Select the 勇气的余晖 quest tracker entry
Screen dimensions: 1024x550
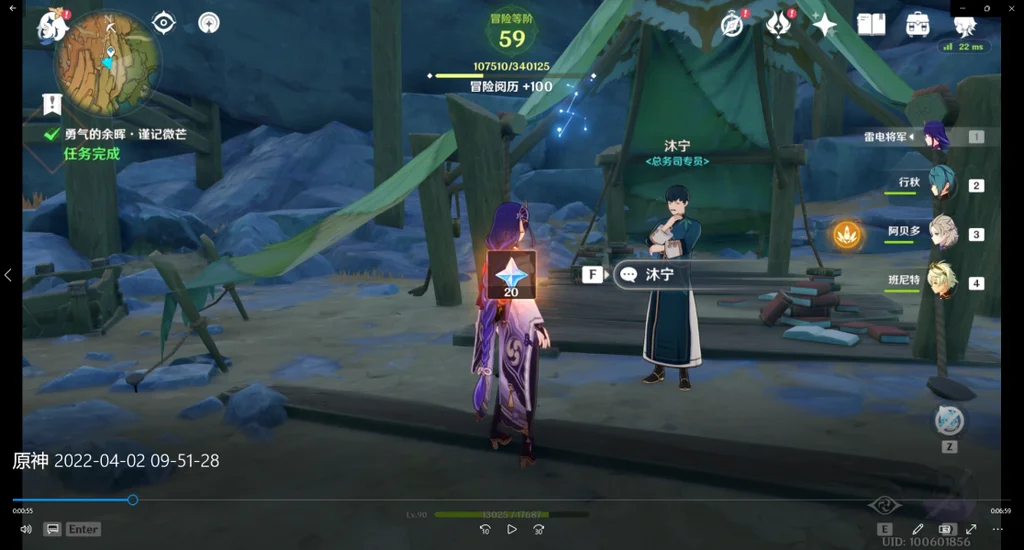tap(125, 134)
